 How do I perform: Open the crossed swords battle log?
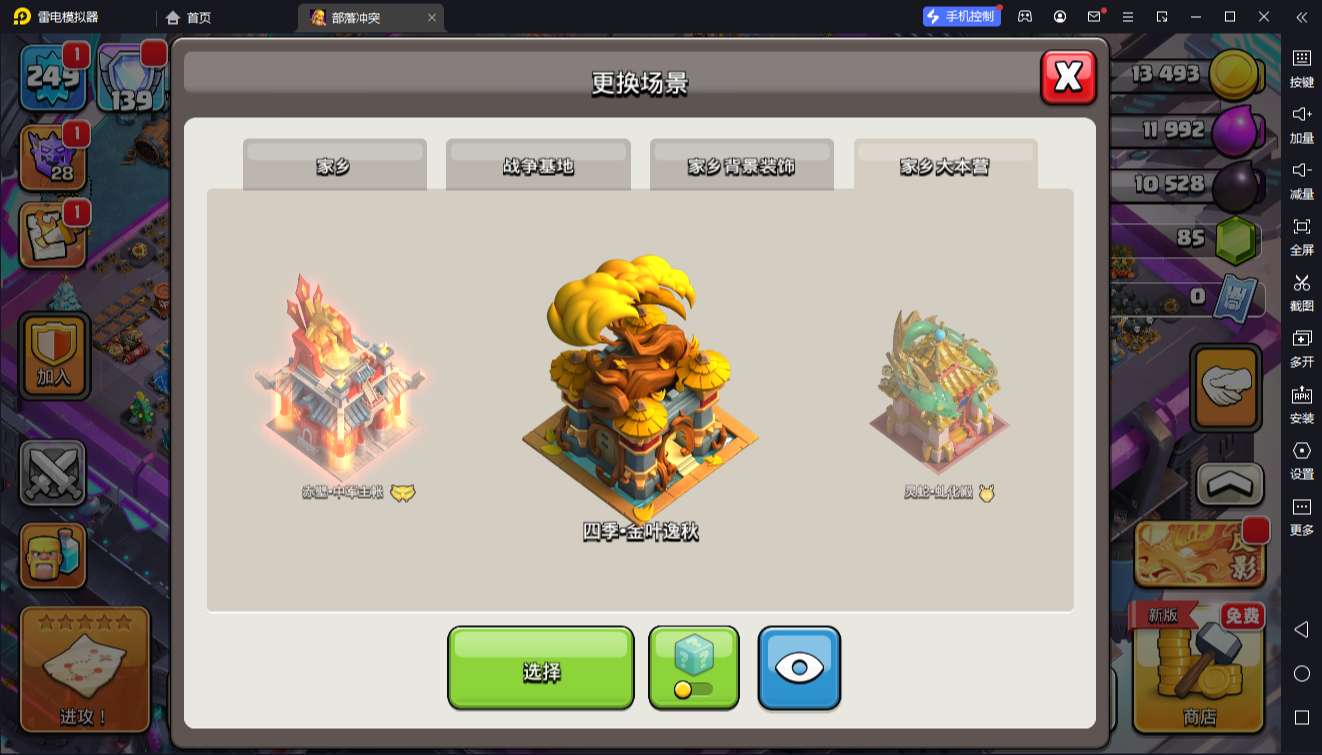(x=53, y=473)
